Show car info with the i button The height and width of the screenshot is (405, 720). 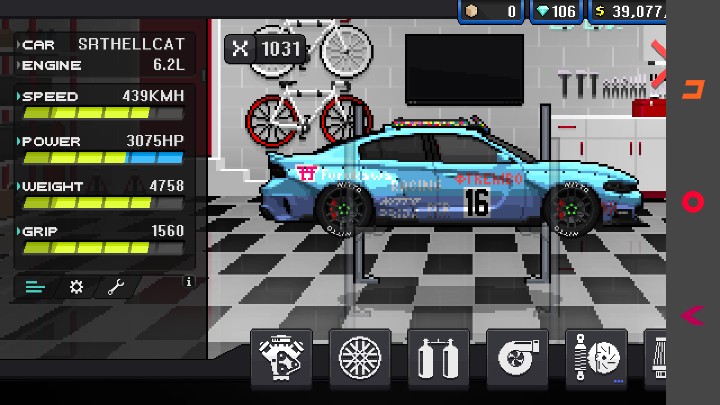click(x=188, y=283)
